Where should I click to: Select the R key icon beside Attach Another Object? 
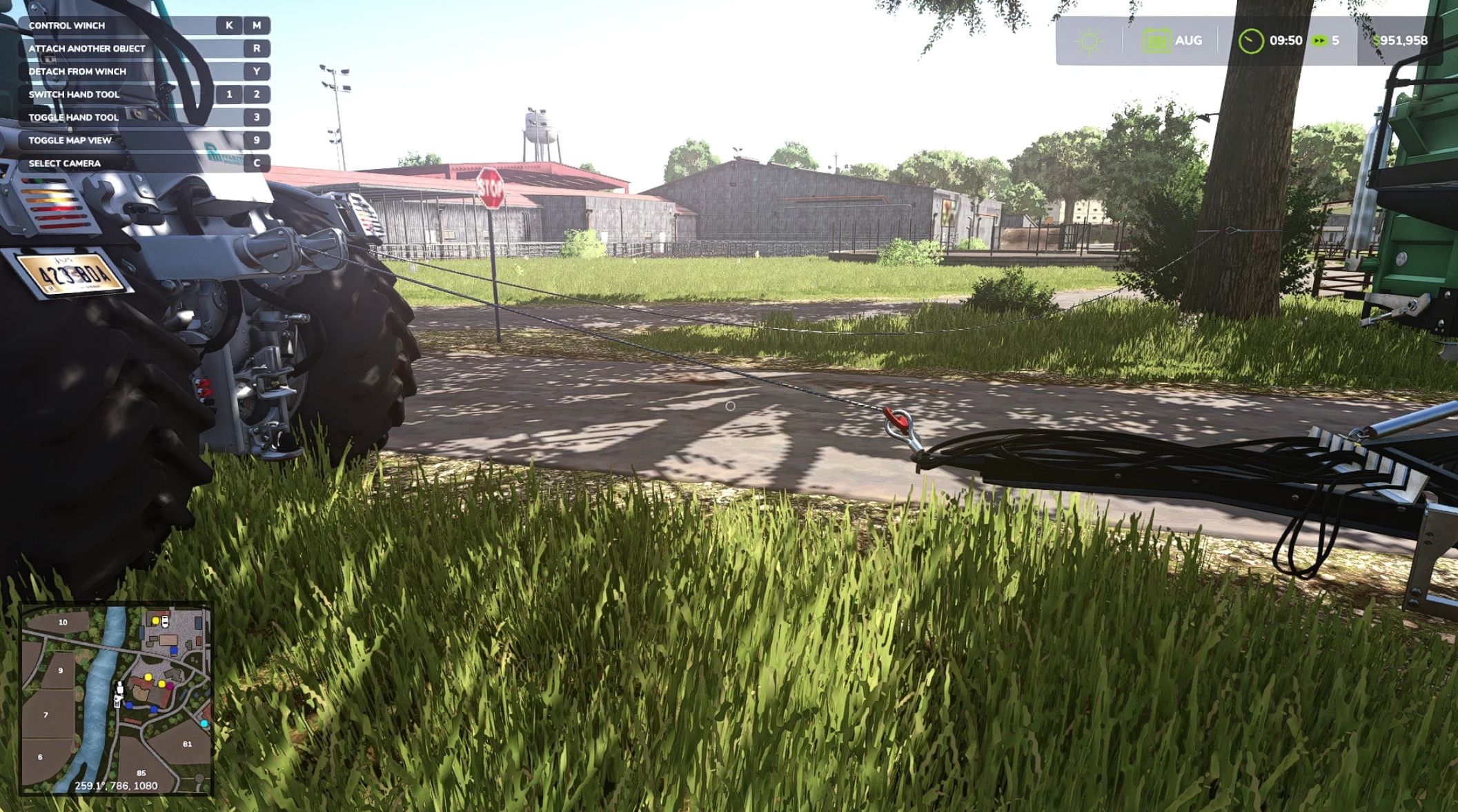pos(257,48)
